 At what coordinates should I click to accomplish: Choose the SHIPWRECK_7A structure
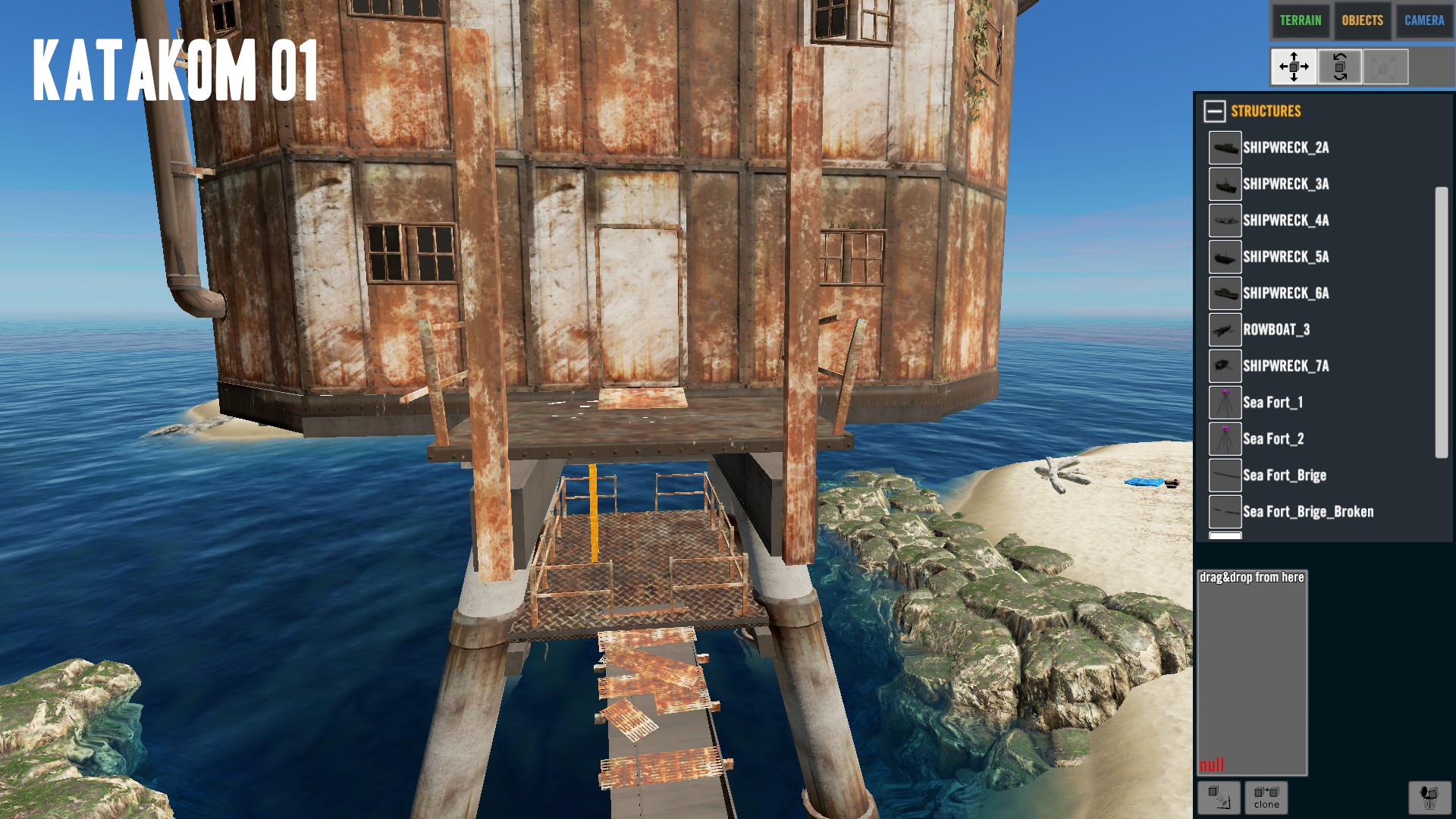pyautogui.click(x=1285, y=366)
